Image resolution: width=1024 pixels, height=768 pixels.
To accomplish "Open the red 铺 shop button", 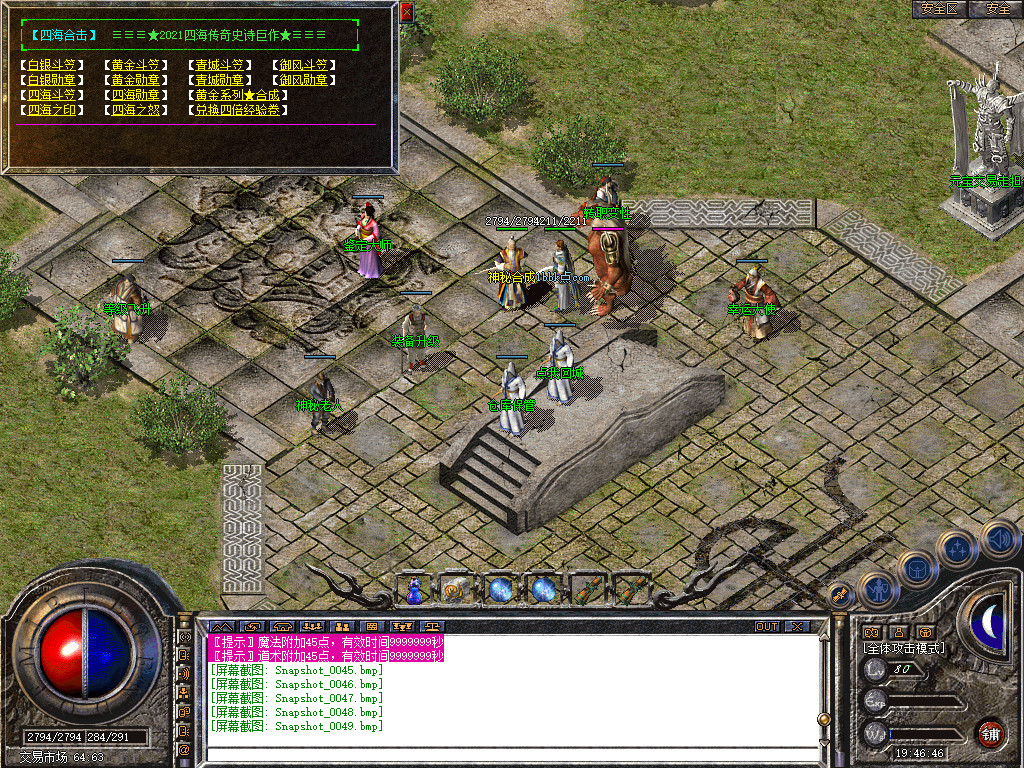I will pyautogui.click(x=990, y=733).
